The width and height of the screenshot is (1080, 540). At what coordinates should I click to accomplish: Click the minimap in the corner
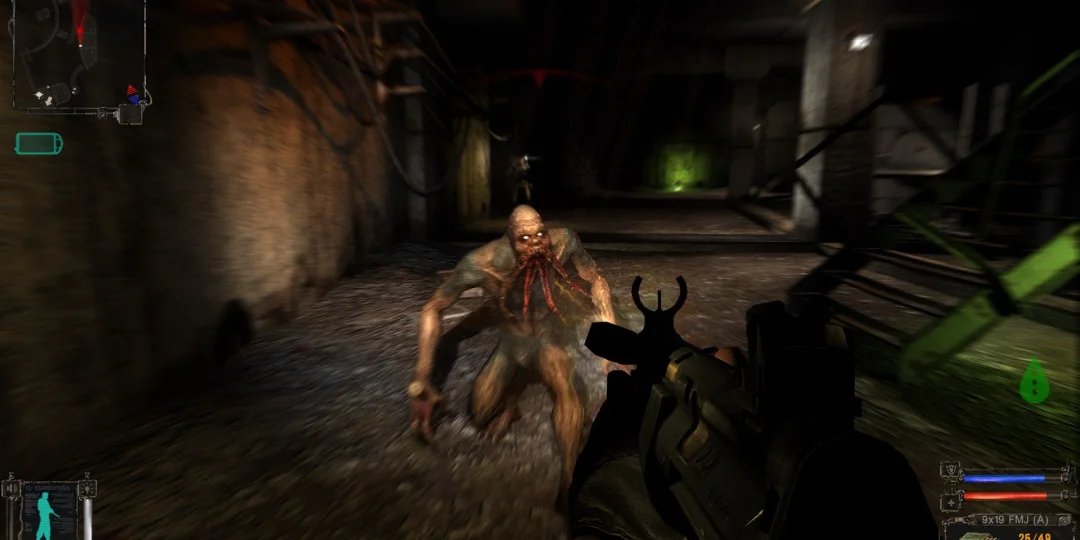point(78,54)
